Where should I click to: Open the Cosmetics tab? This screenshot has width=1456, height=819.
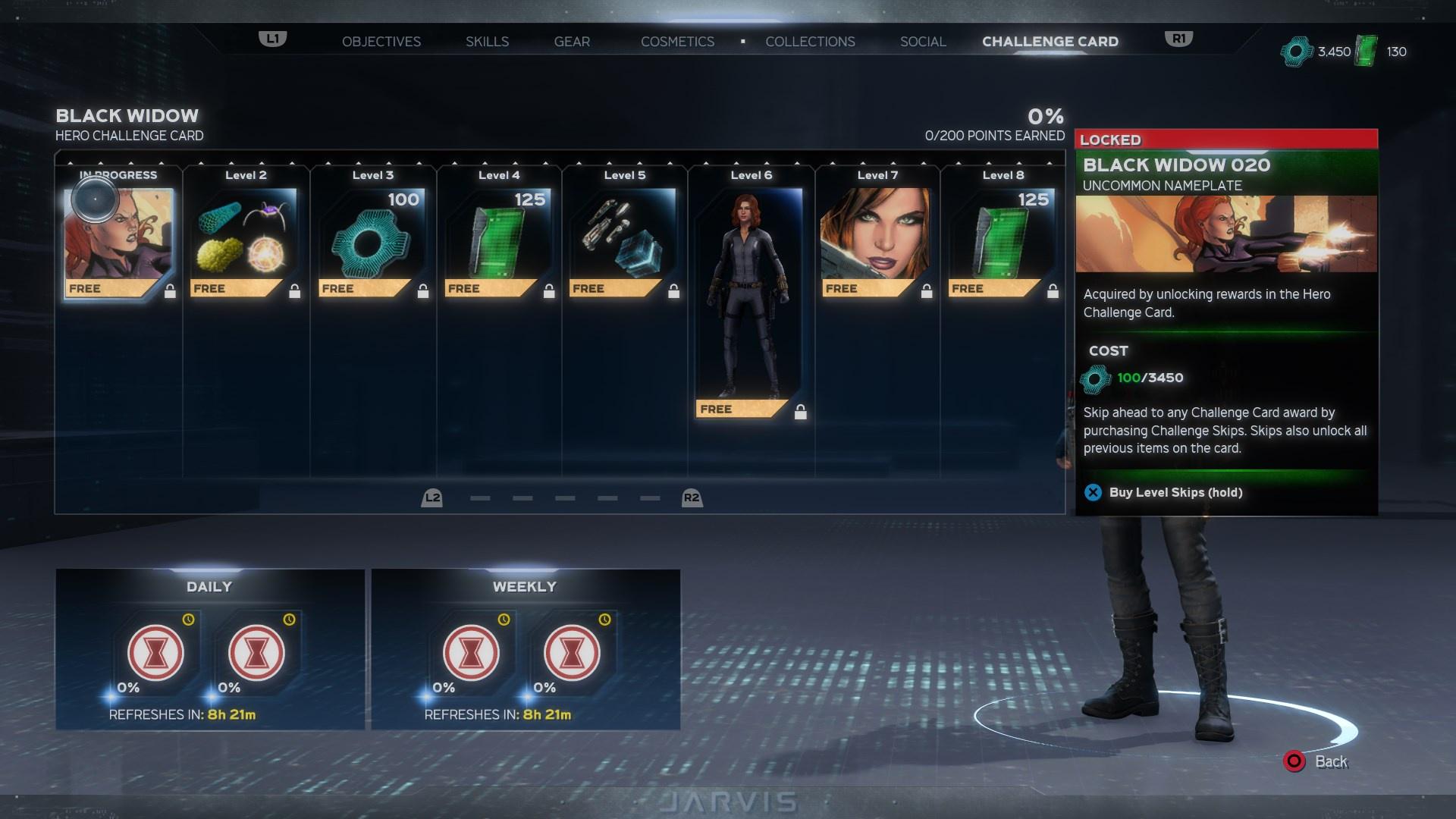click(x=677, y=42)
